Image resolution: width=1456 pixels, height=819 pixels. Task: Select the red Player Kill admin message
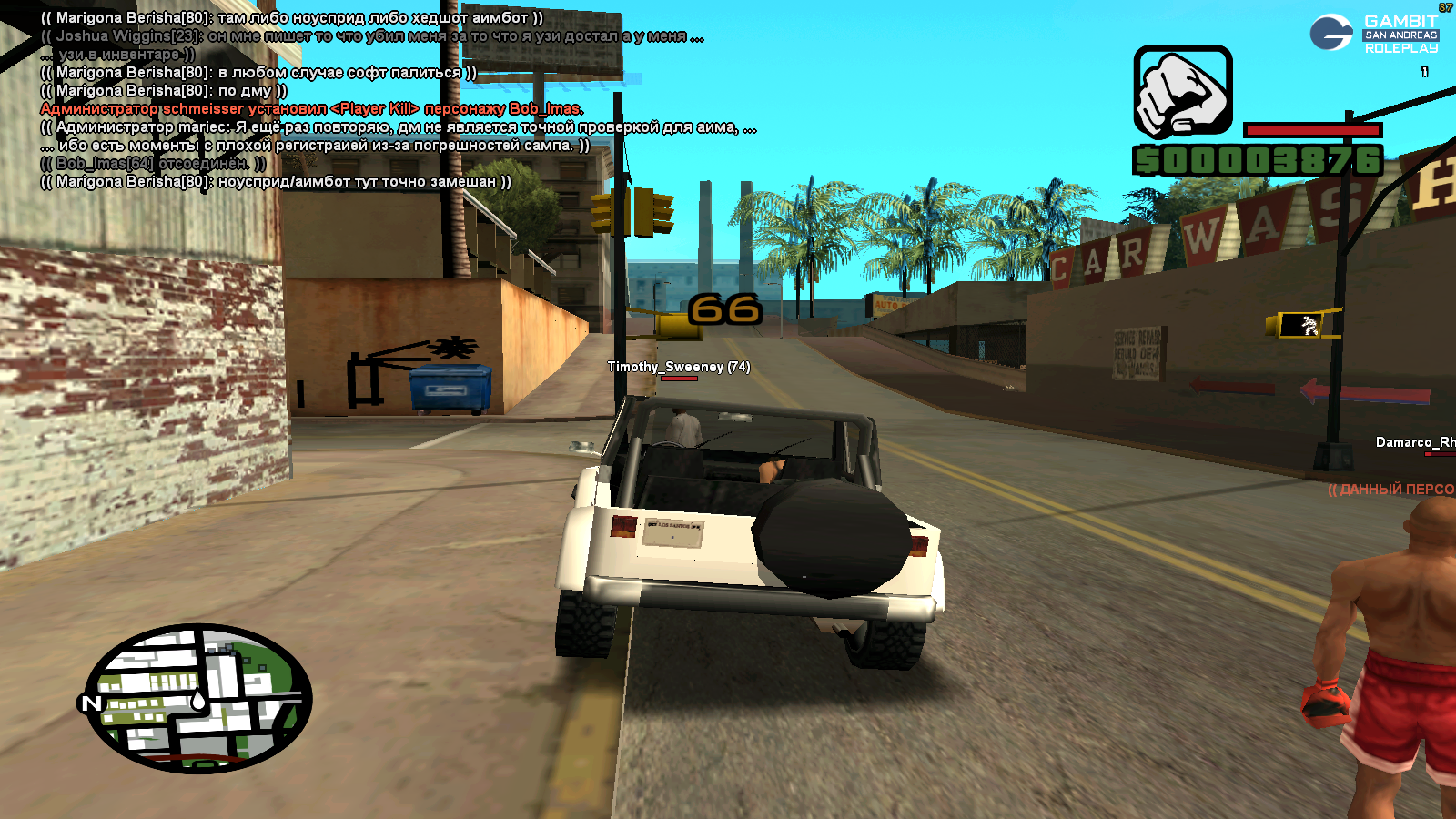tap(311, 109)
